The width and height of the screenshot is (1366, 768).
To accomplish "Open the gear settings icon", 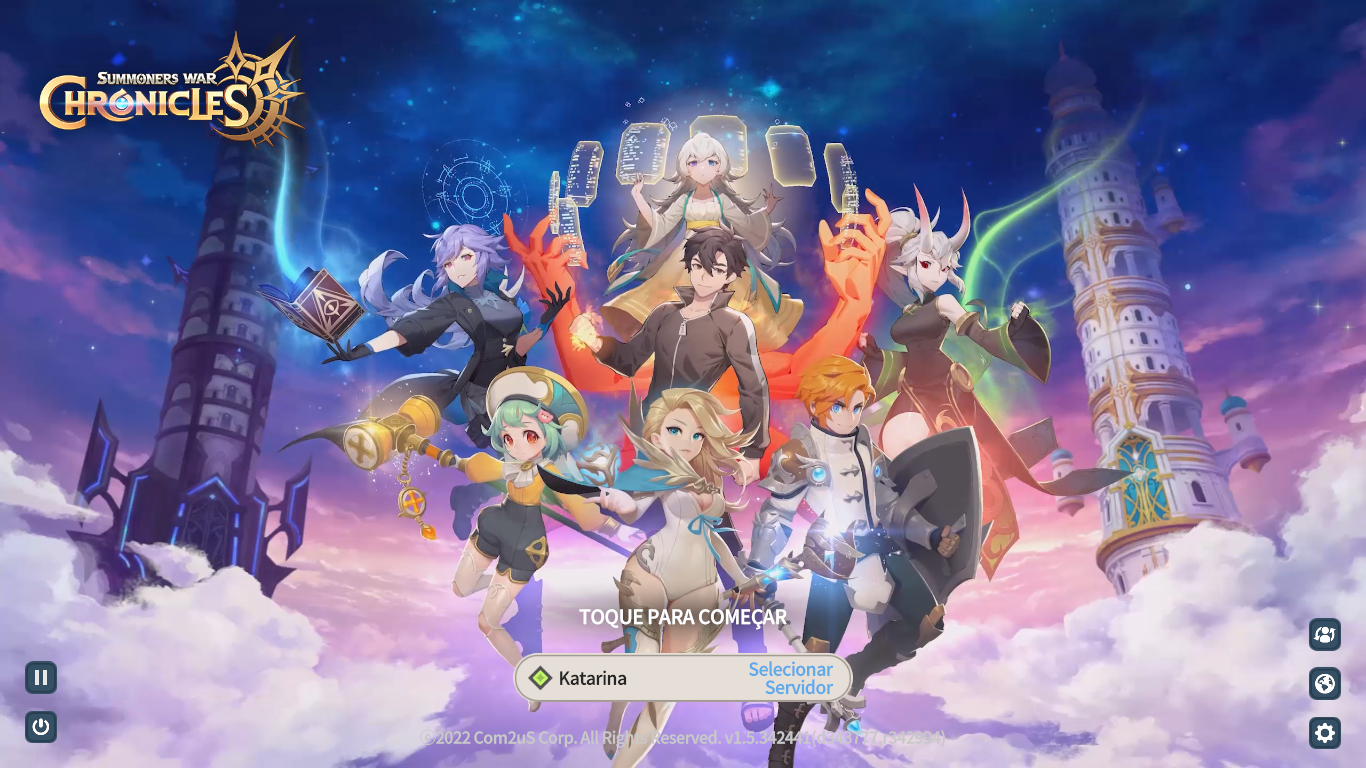I will (1325, 733).
